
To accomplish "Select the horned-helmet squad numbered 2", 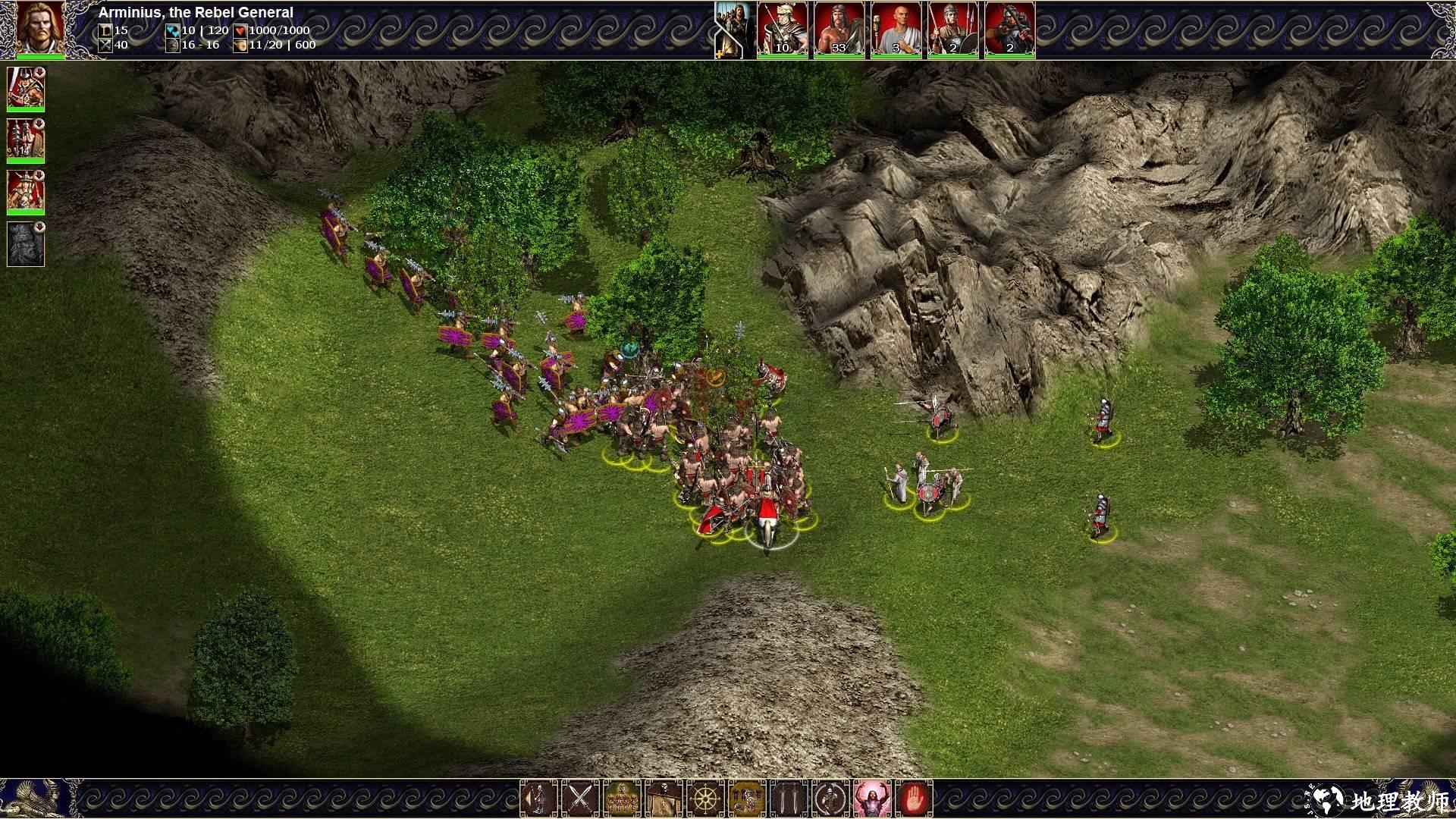I will pos(26,192).
